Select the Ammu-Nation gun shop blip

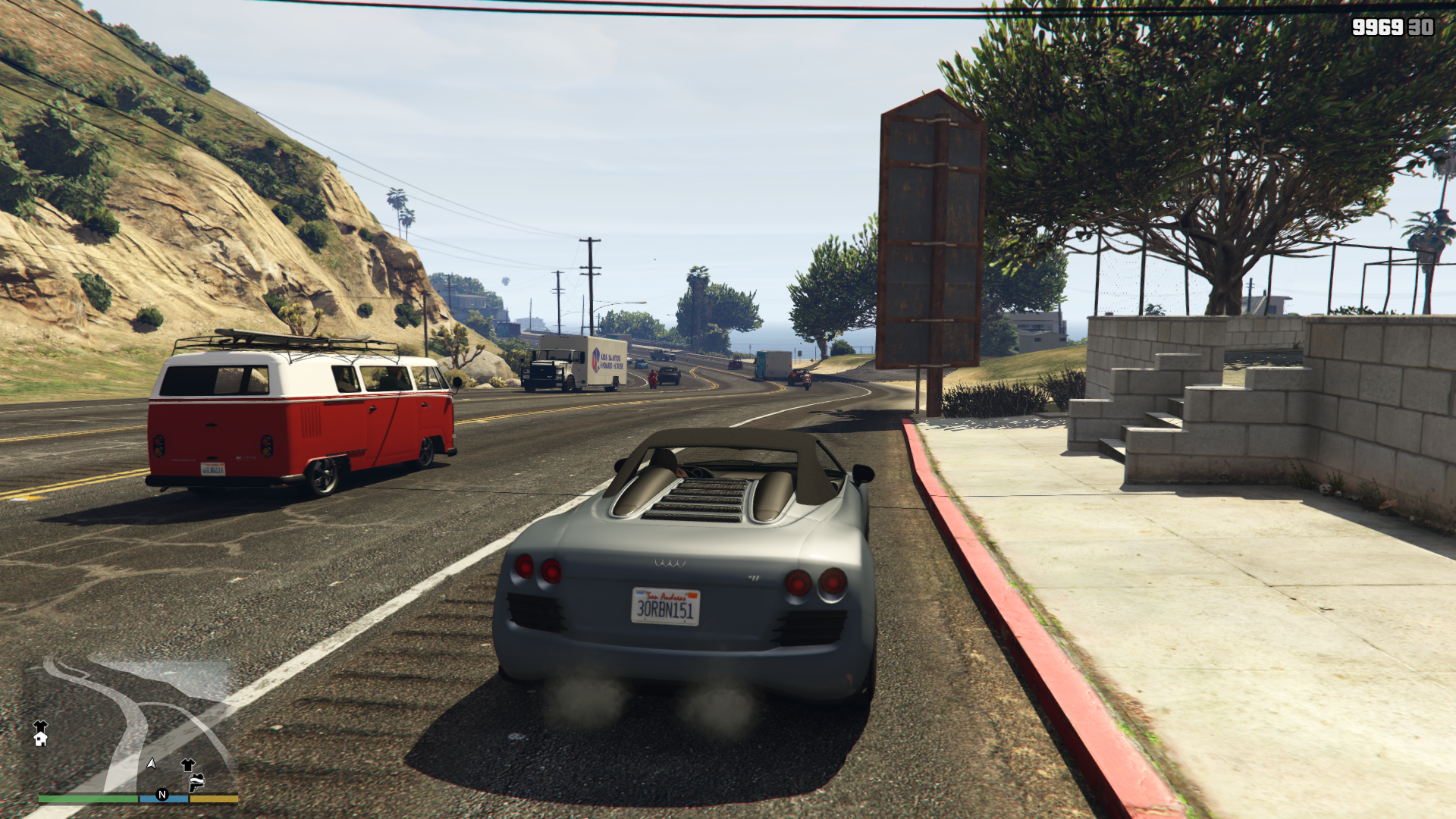tap(197, 781)
